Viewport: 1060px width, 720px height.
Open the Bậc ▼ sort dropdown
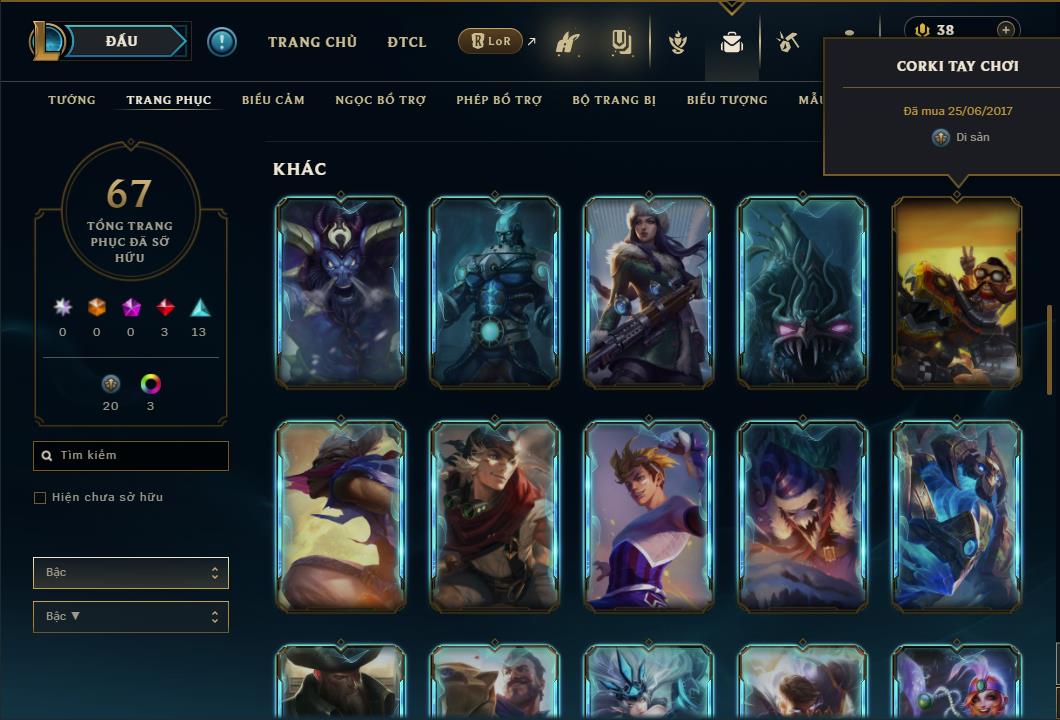(x=131, y=617)
